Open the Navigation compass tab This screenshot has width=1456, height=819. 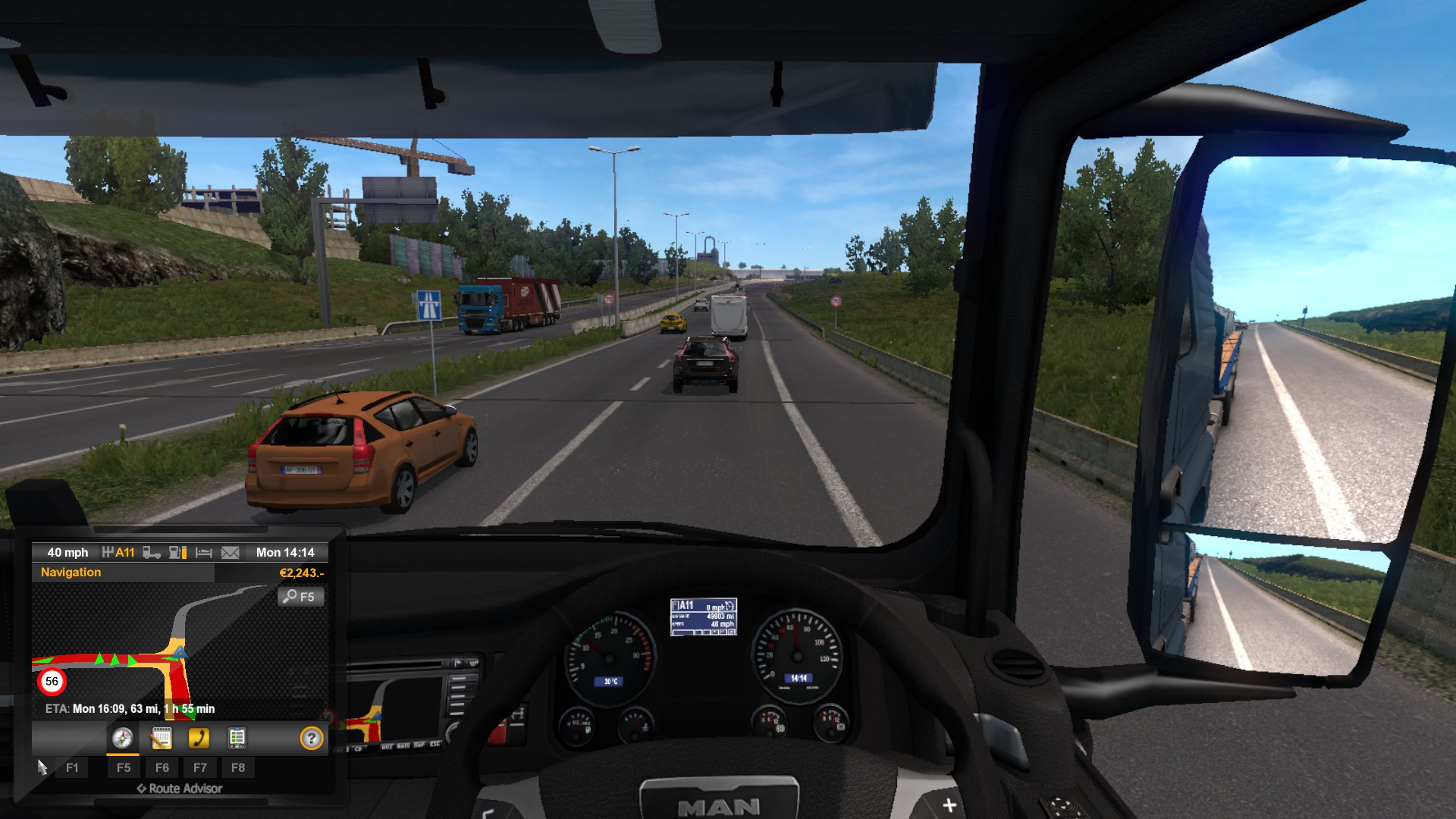click(x=122, y=738)
